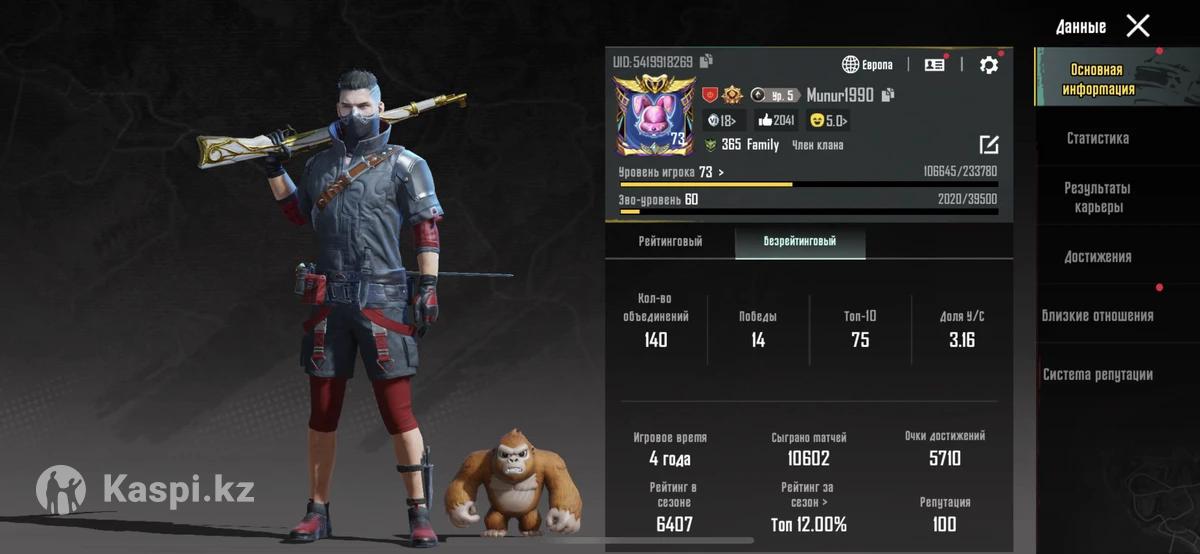This screenshot has height=554, width=1200.
Task: View the Система репутации section
Action: (x=1097, y=375)
